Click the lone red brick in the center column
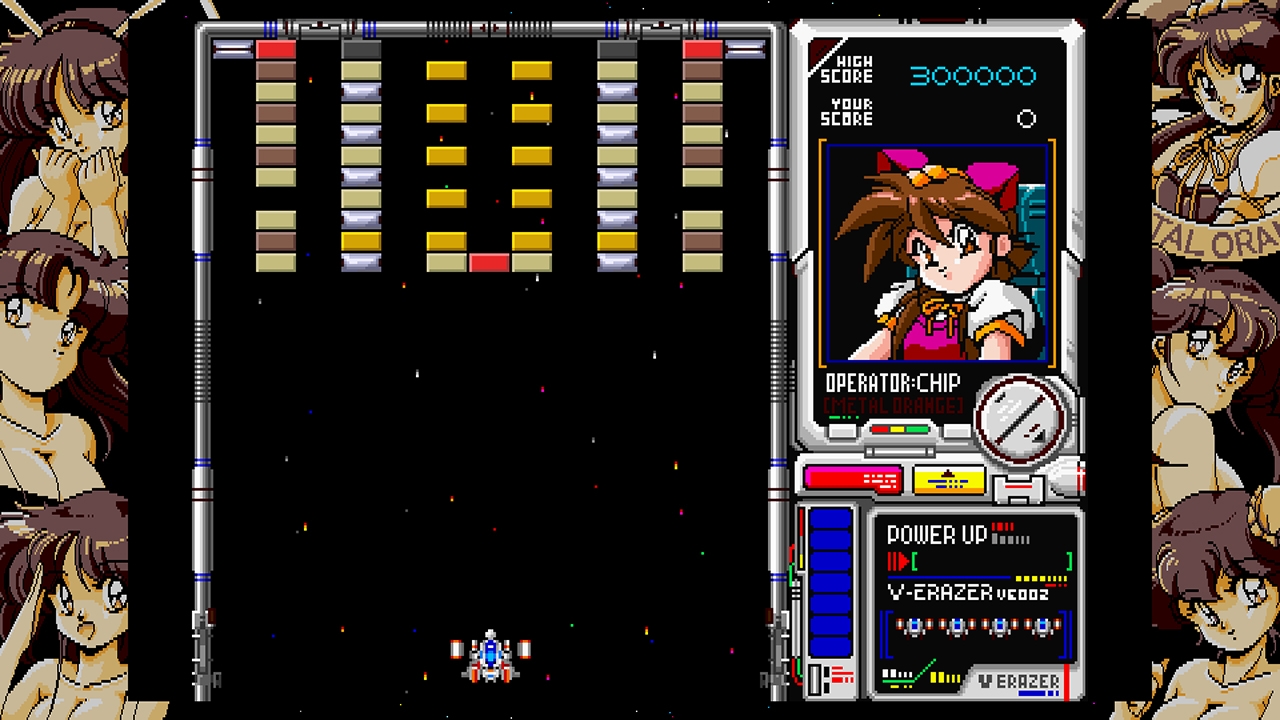1280x720 pixels. click(x=490, y=262)
